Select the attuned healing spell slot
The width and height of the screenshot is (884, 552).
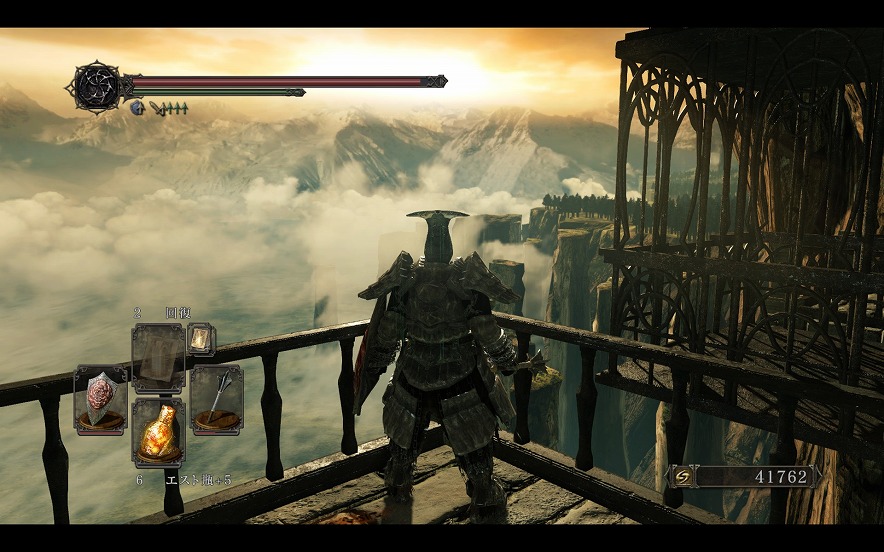point(158,358)
